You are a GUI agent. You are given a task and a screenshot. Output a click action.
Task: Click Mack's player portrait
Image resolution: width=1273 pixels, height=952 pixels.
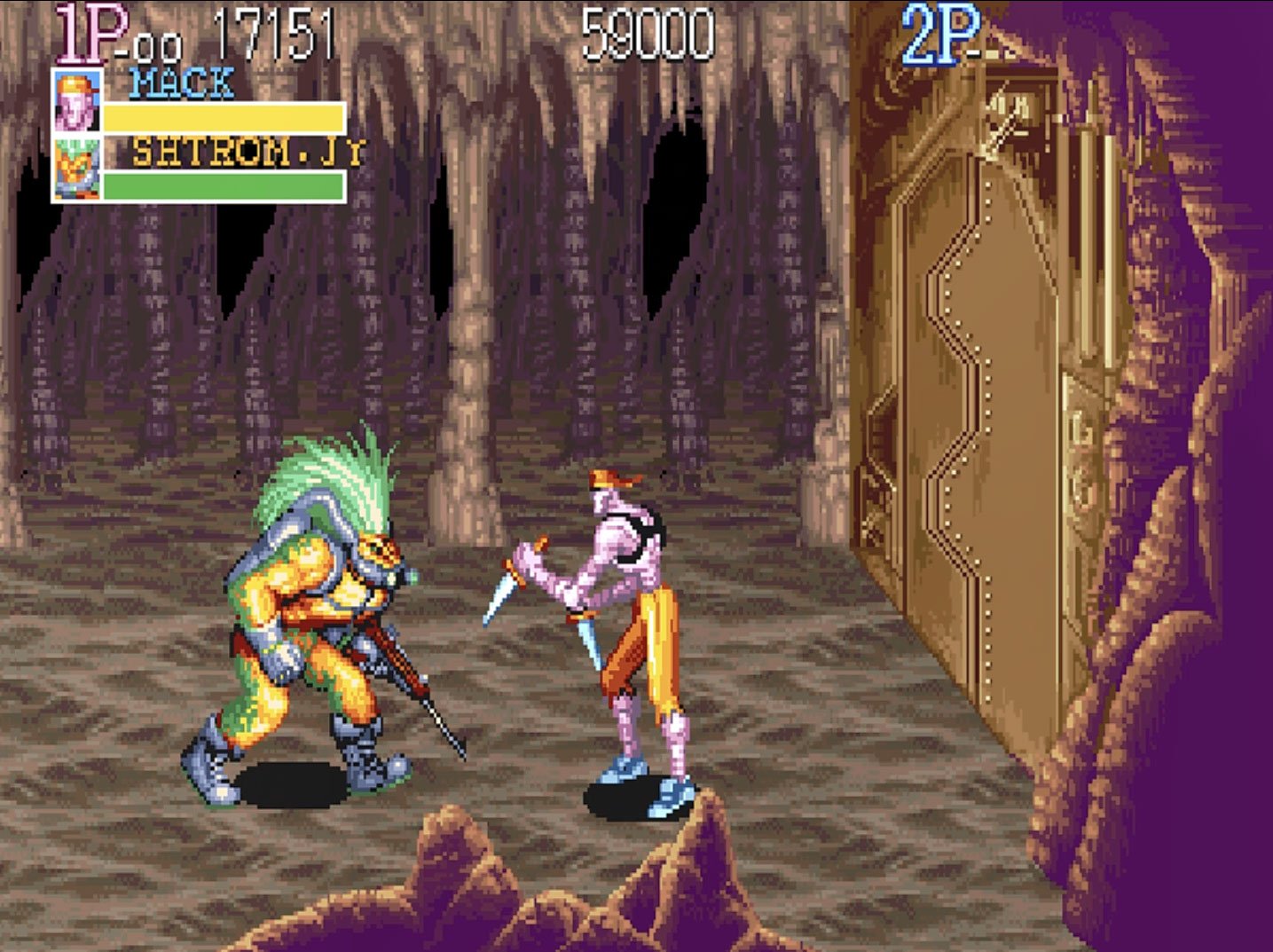76,101
